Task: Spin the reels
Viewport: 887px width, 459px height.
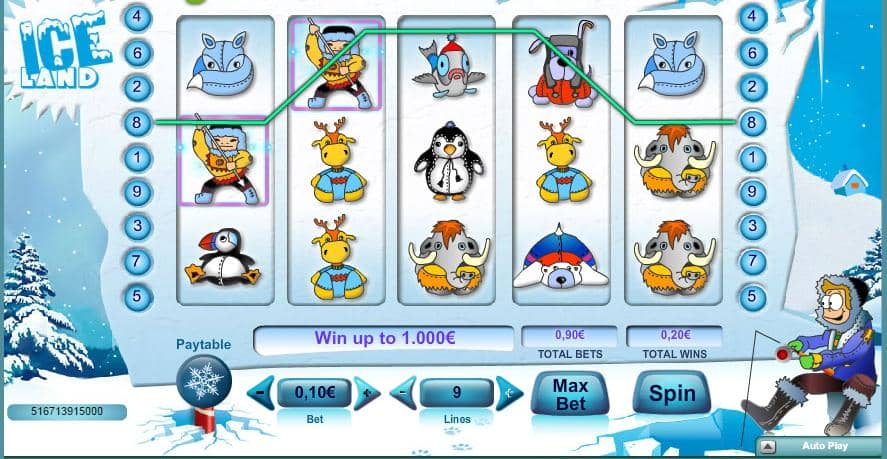Action: (x=672, y=394)
